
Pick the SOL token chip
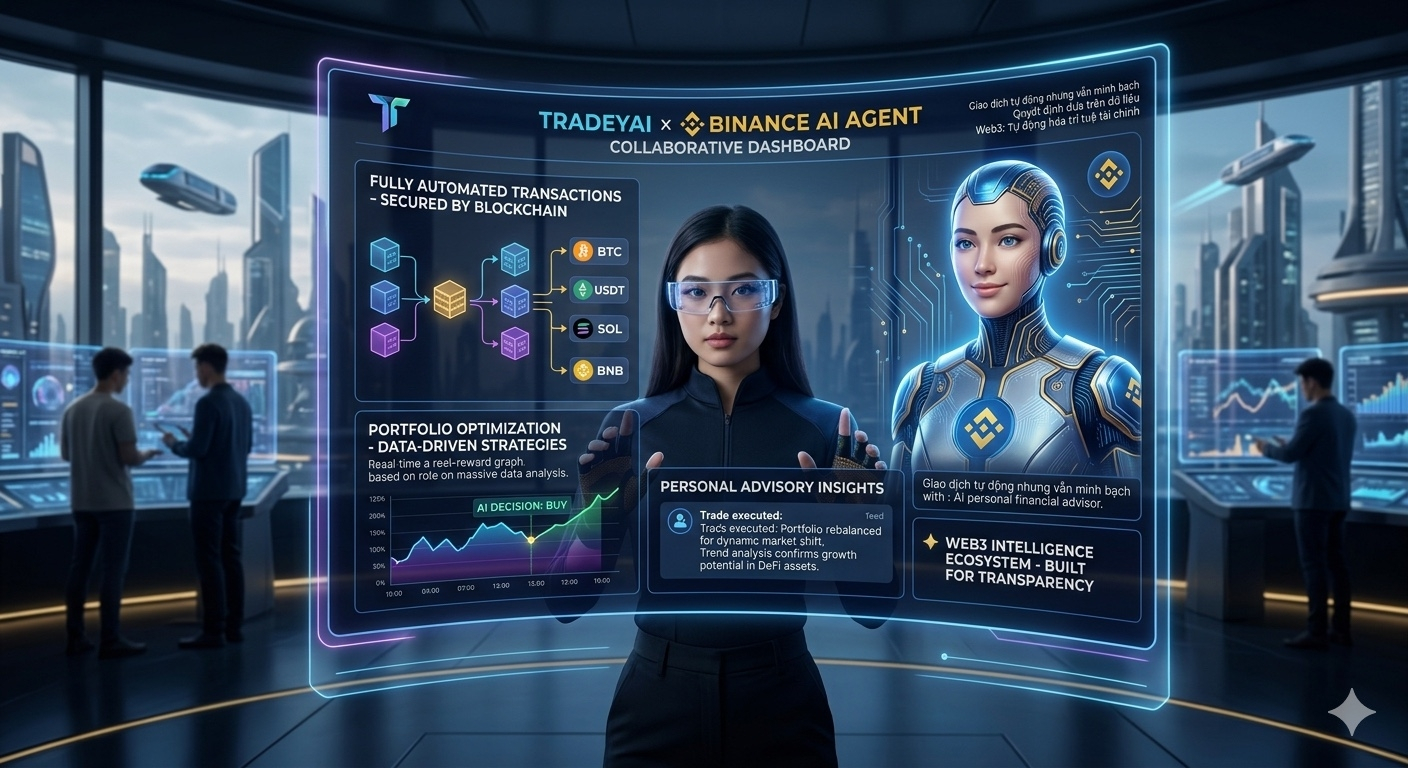pyautogui.click(x=599, y=329)
